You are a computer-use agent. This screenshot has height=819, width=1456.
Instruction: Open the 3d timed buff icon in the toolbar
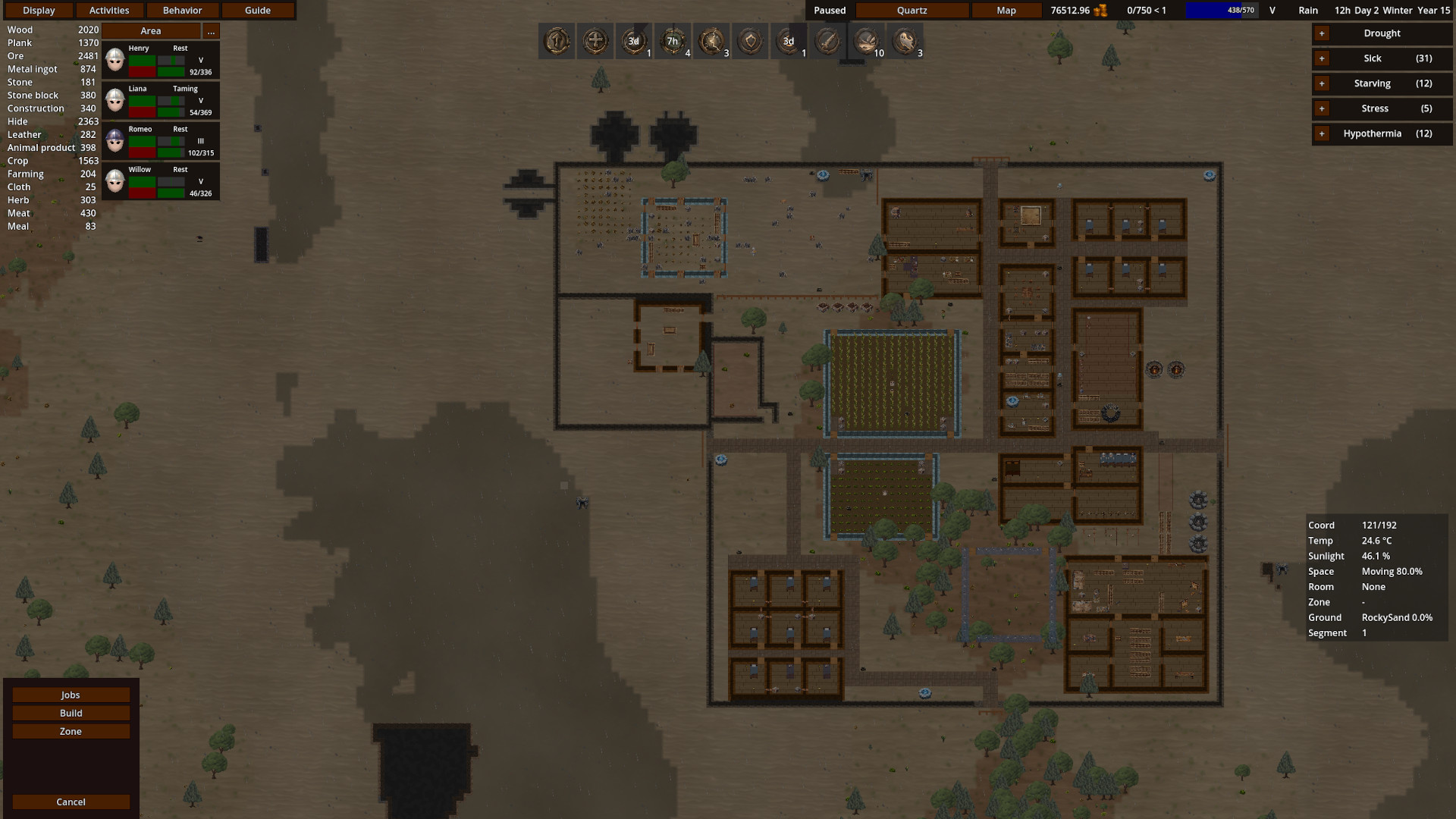point(635,41)
